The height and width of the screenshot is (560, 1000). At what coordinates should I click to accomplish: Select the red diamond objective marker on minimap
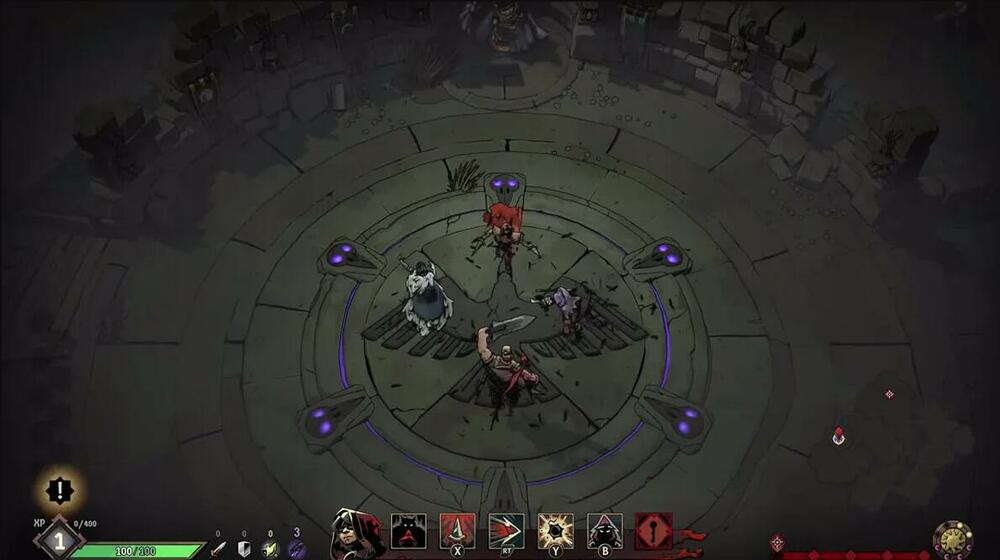[889, 394]
